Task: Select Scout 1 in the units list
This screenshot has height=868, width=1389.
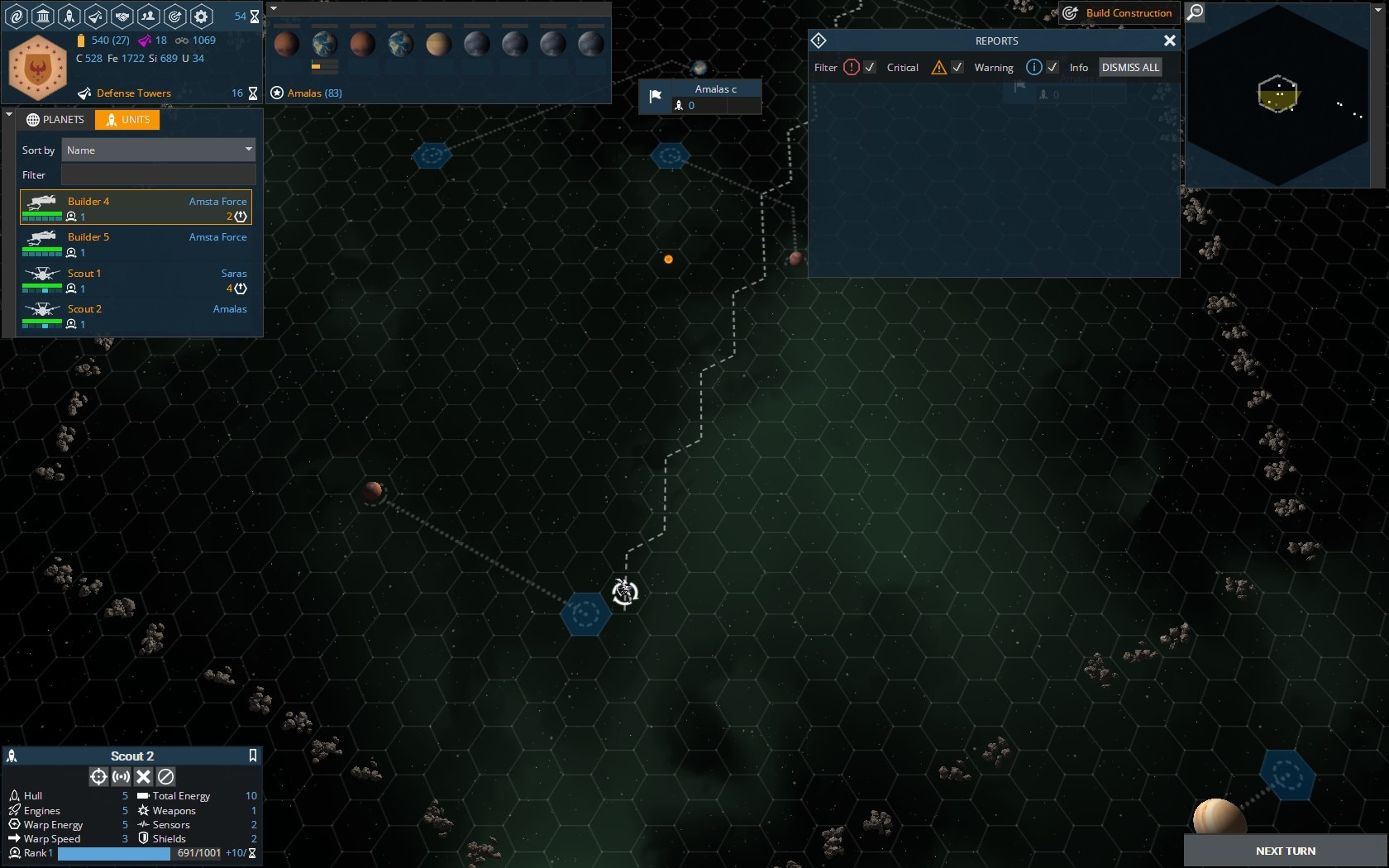Action: pos(136,280)
